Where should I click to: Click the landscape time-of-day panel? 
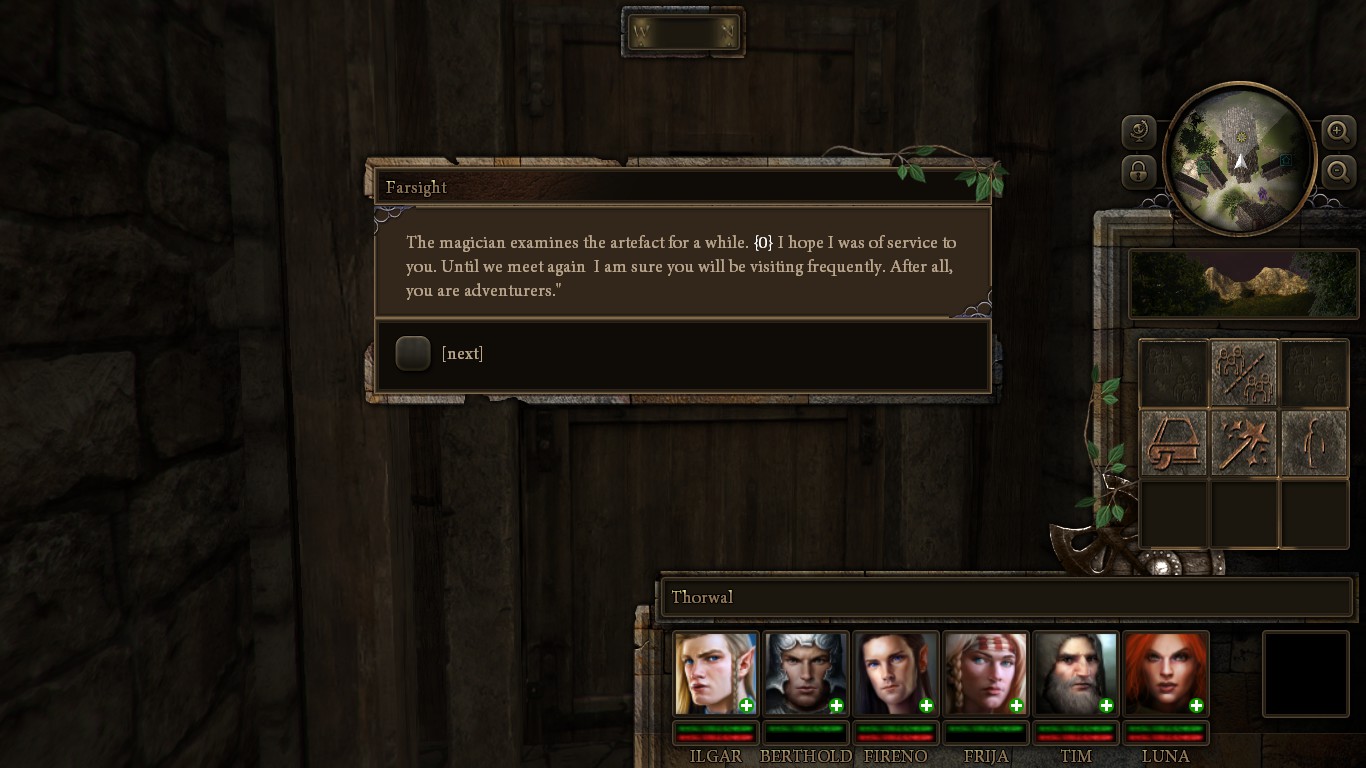(x=1243, y=284)
